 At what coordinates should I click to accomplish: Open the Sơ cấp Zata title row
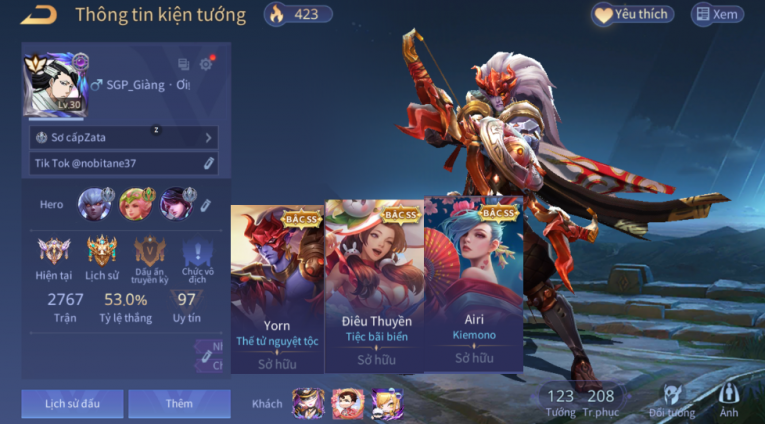point(124,137)
